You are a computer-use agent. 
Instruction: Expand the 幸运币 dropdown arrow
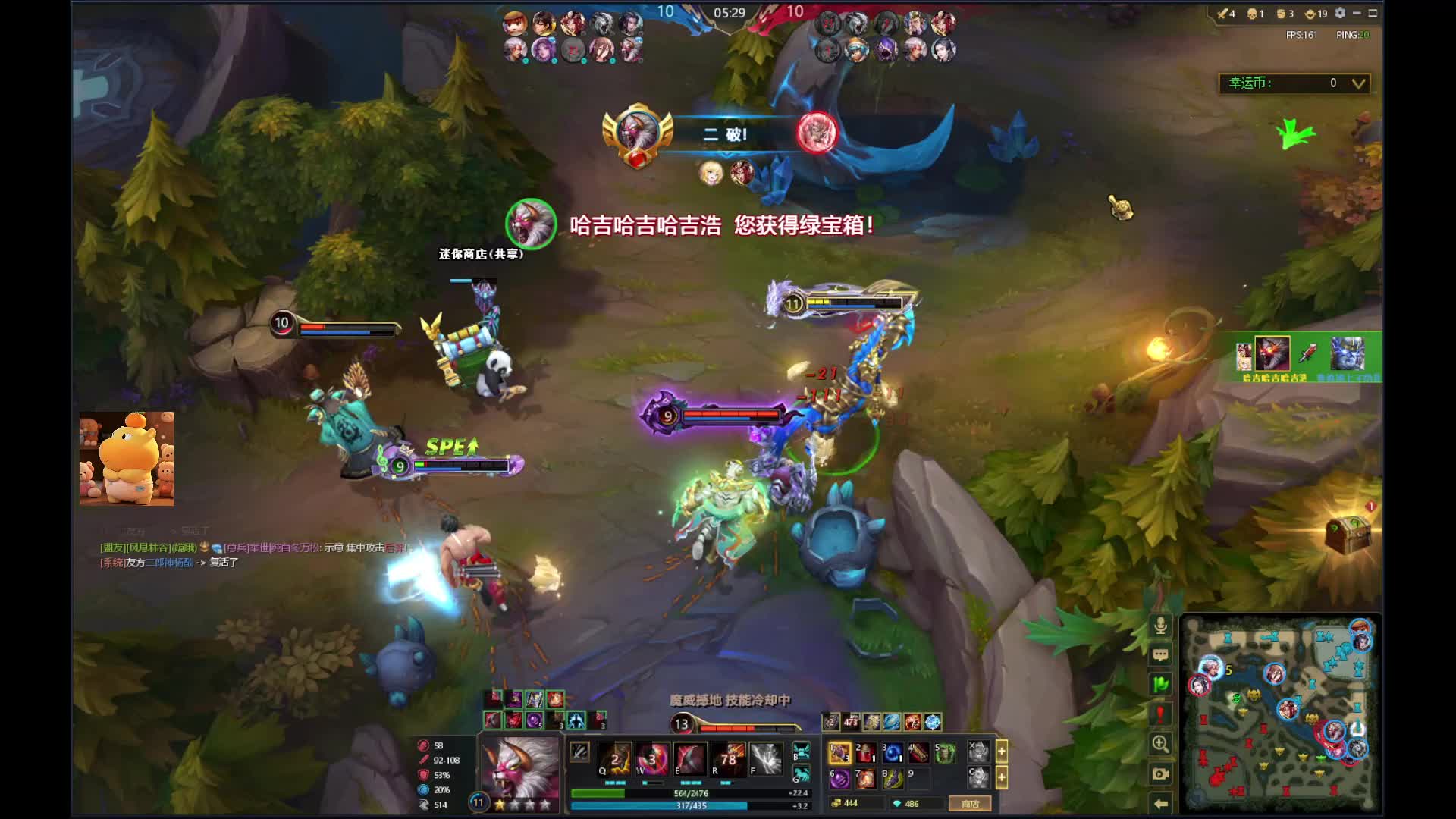(1359, 83)
